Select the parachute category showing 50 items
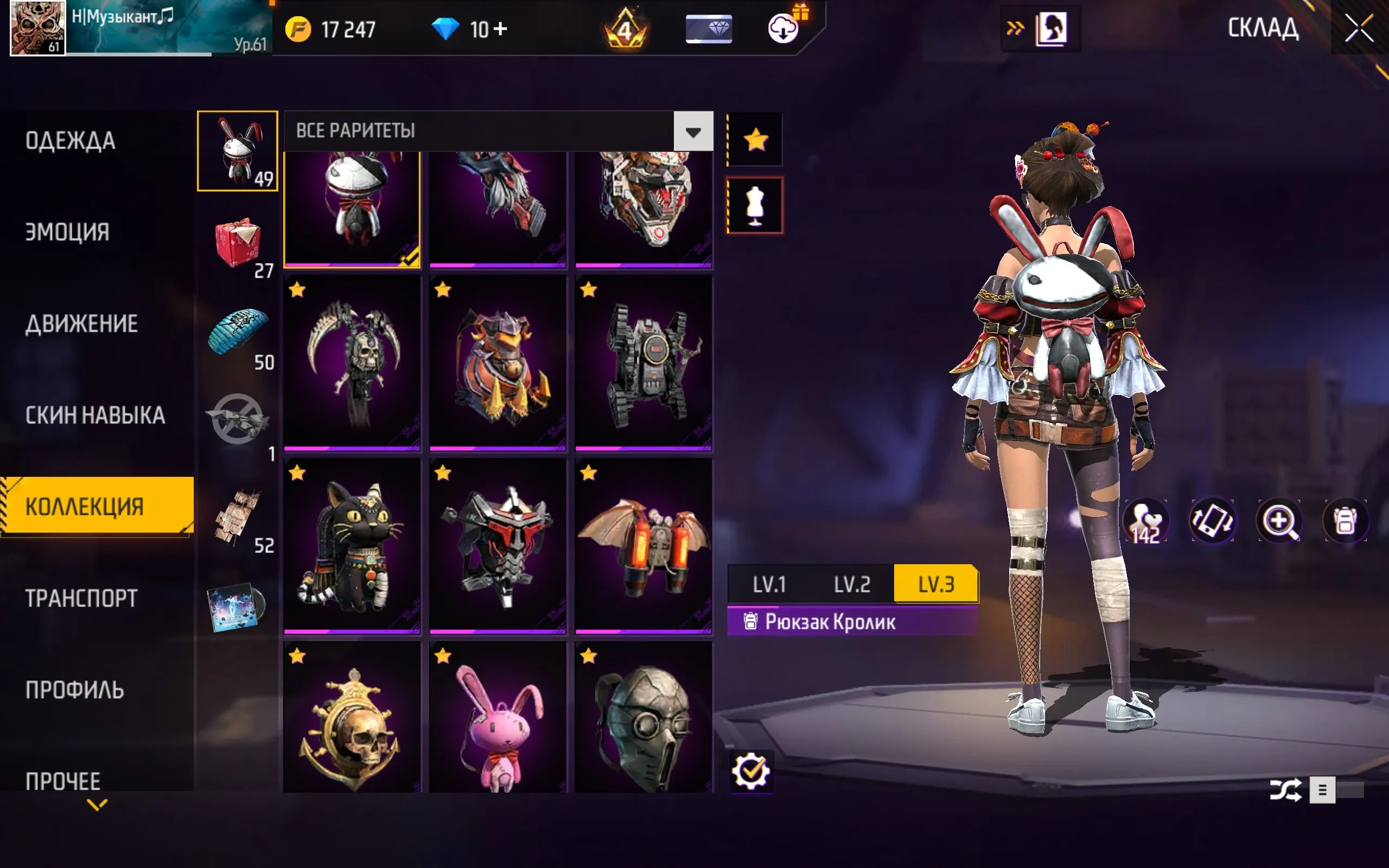The height and width of the screenshot is (868, 1389). (239, 336)
